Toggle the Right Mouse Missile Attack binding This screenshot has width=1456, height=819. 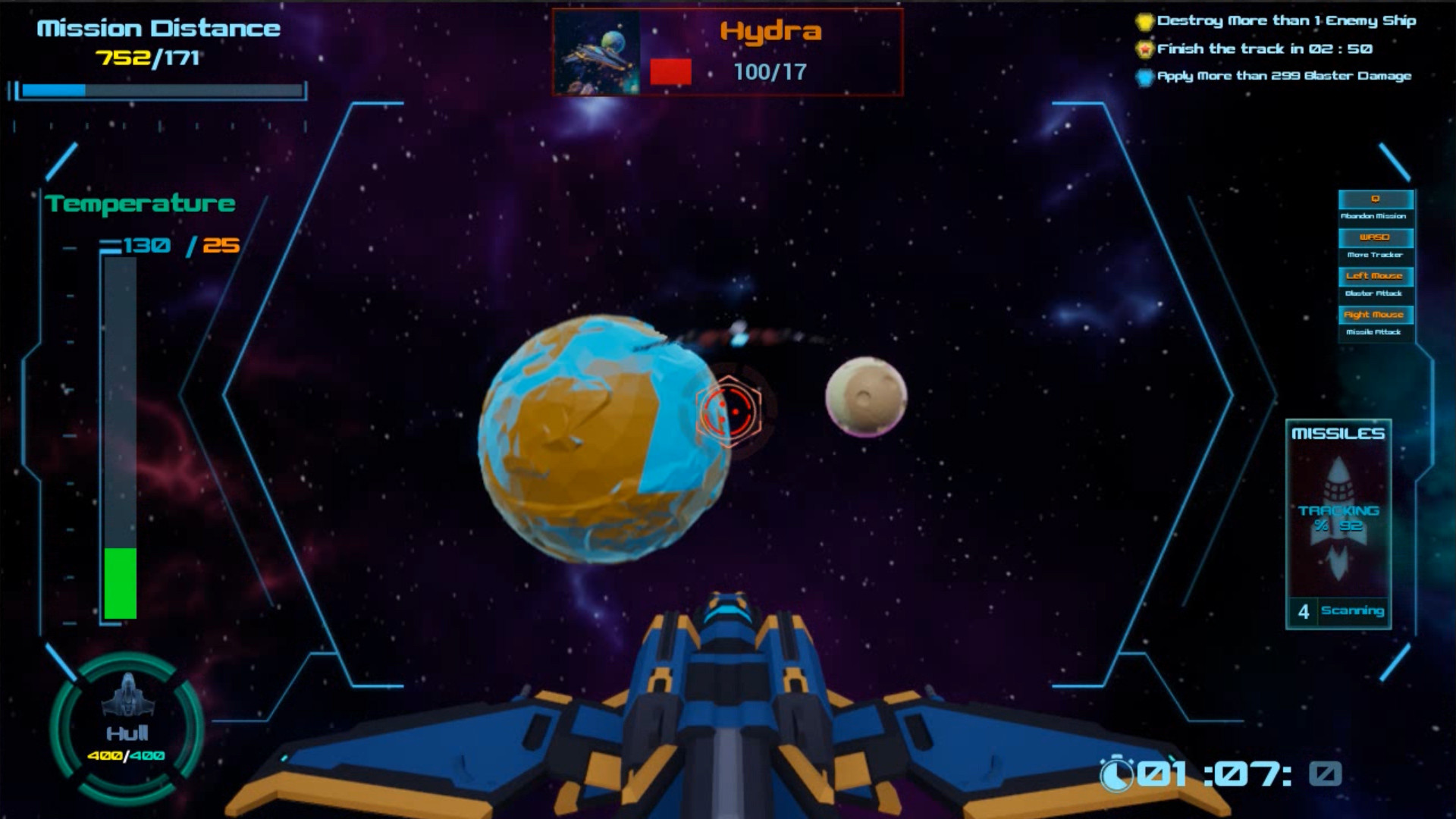tap(1375, 313)
